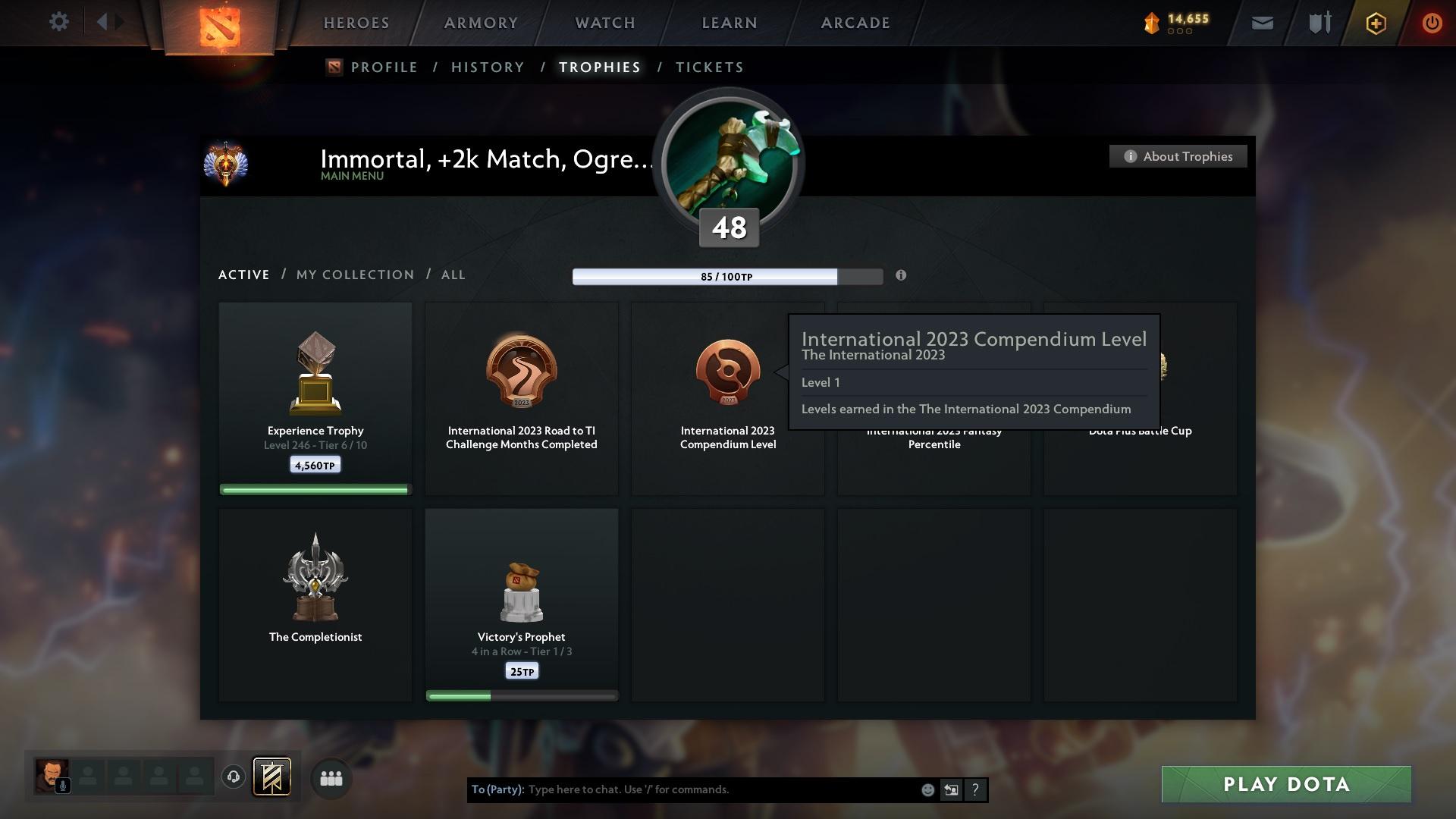Click the About Trophies button

(1178, 156)
